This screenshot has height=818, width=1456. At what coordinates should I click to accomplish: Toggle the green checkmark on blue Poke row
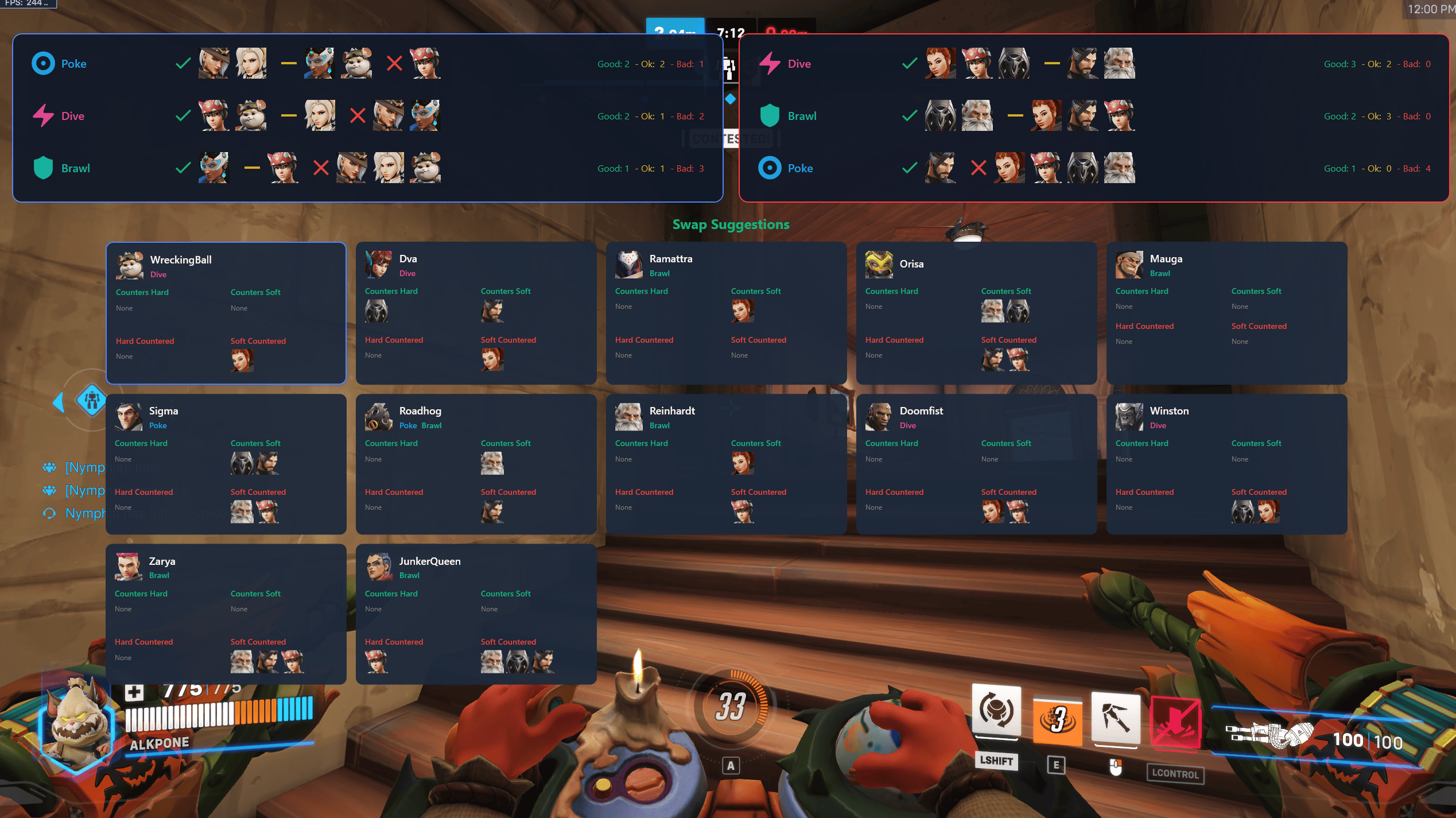tap(182, 63)
